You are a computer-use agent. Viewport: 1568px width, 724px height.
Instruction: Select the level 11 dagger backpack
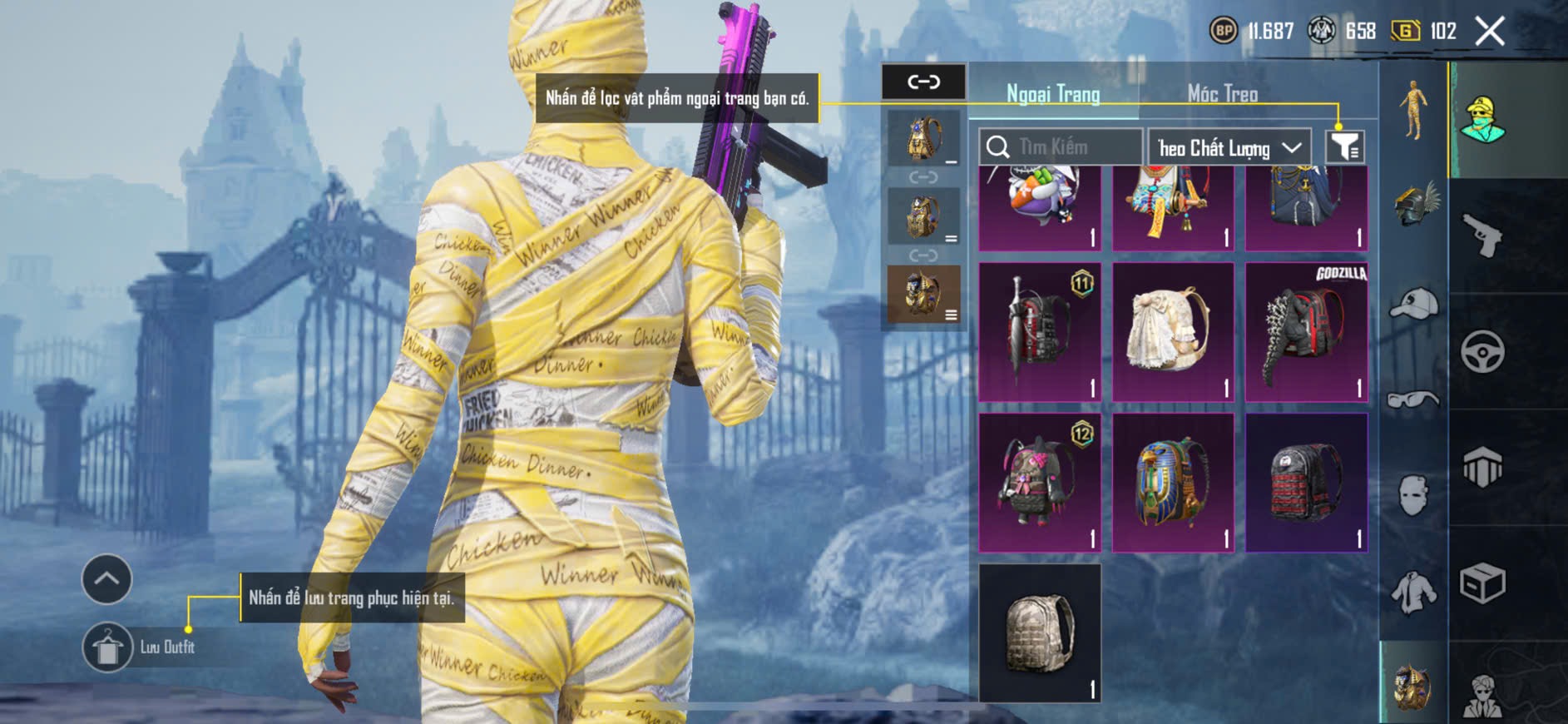[1040, 332]
